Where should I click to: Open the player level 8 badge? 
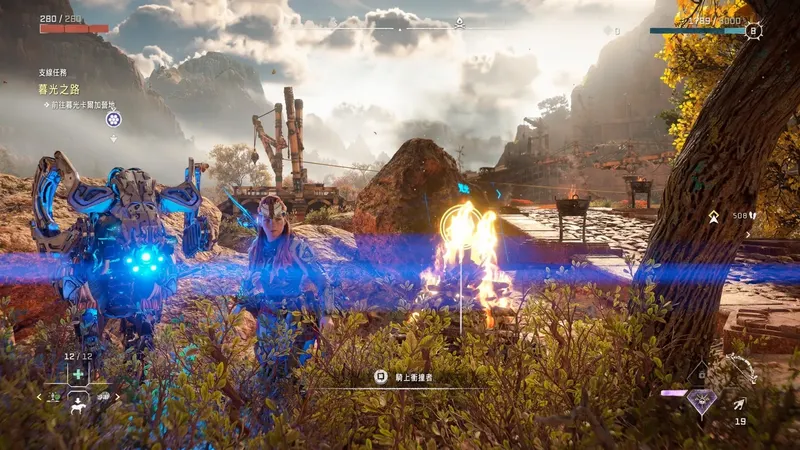(753, 31)
